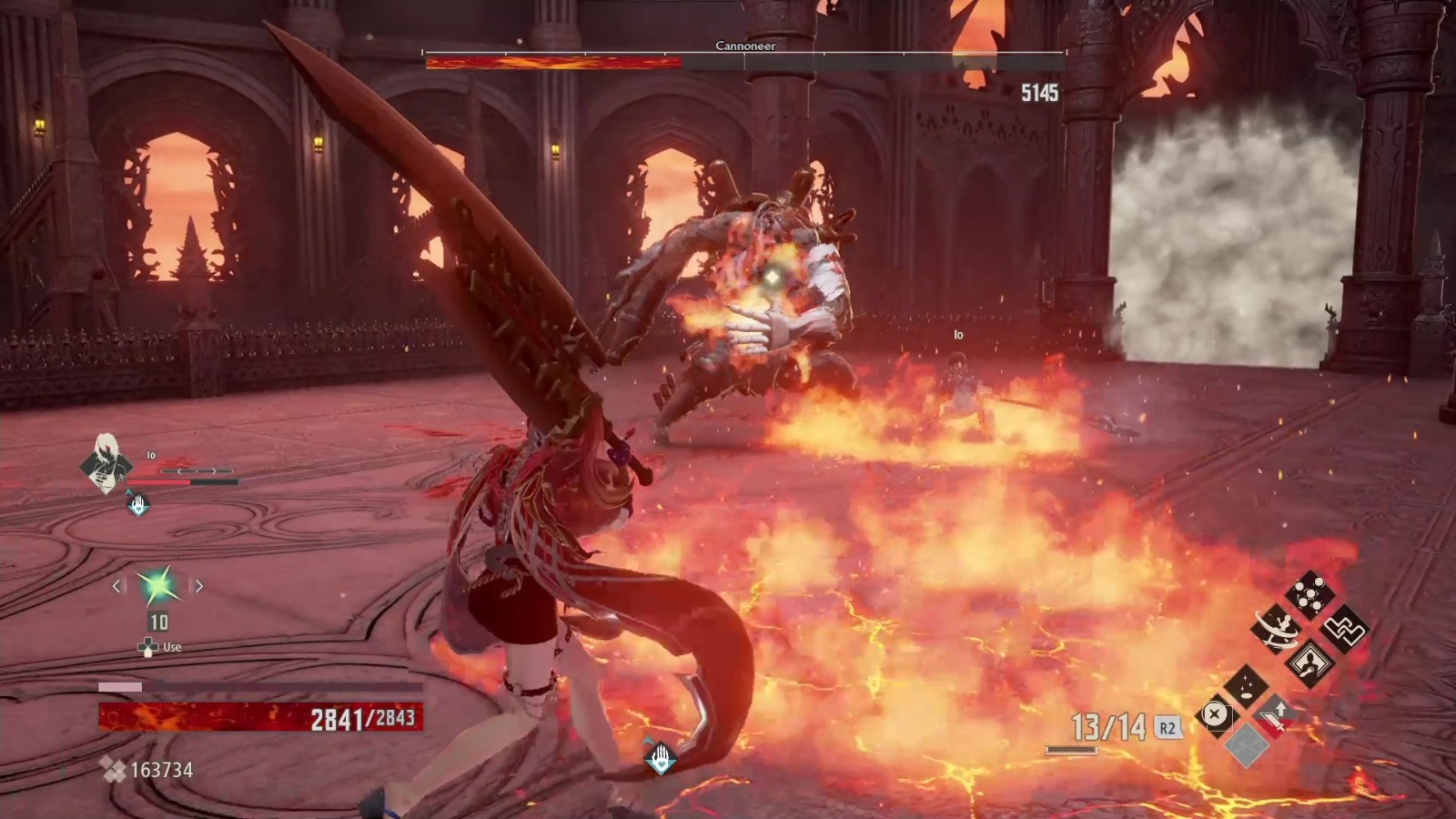Toggle the empty gray skill slot
The height and width of the screenshot is (819, 1456).
tap(1246, 745)
